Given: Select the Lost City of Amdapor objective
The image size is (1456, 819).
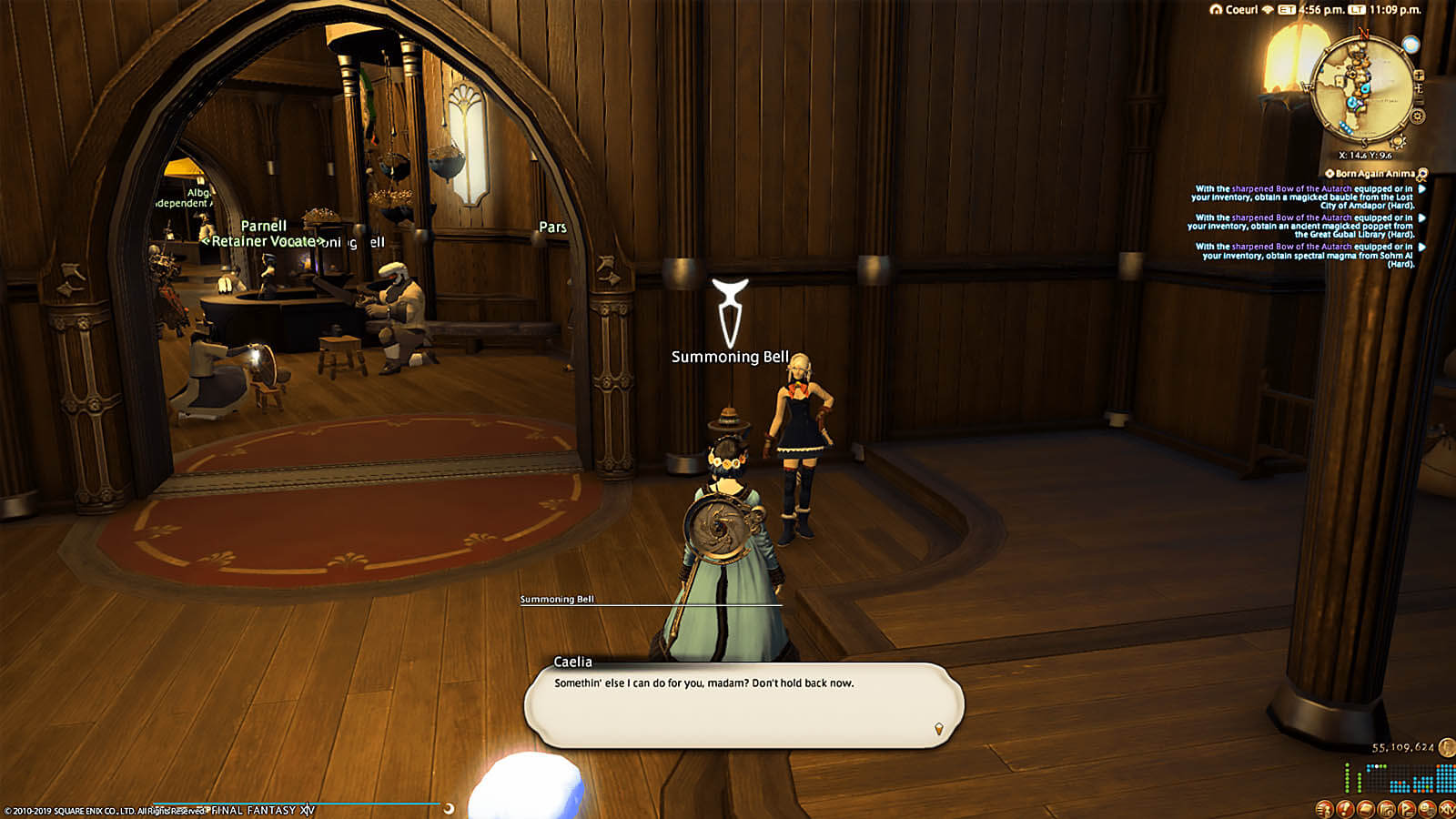Looking at the screenshot, I should pyautogui.click(x=1303, y=197).
